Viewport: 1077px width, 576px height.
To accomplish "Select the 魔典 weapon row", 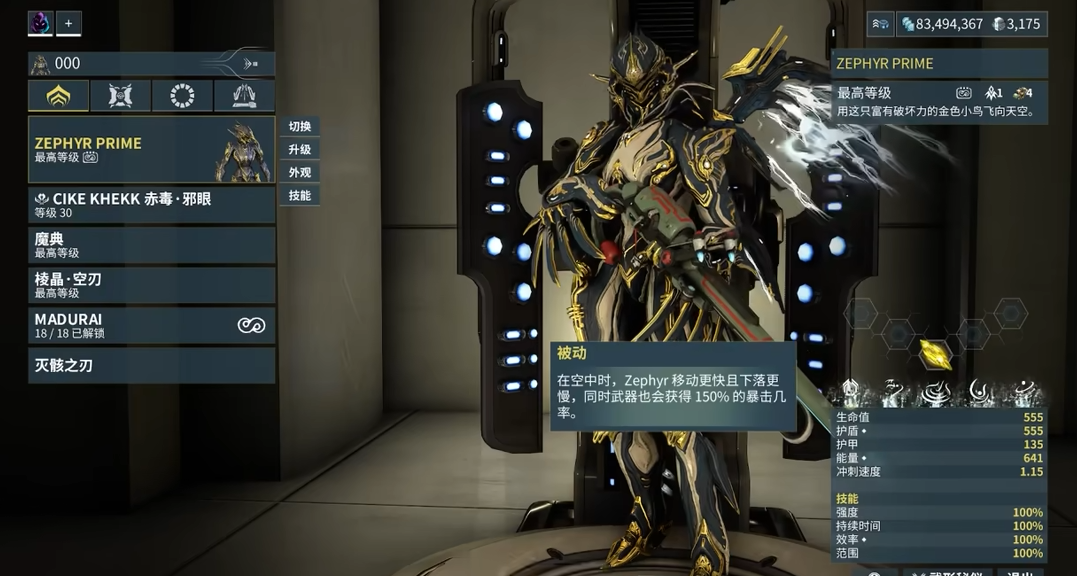I will (x=151, y=245).
